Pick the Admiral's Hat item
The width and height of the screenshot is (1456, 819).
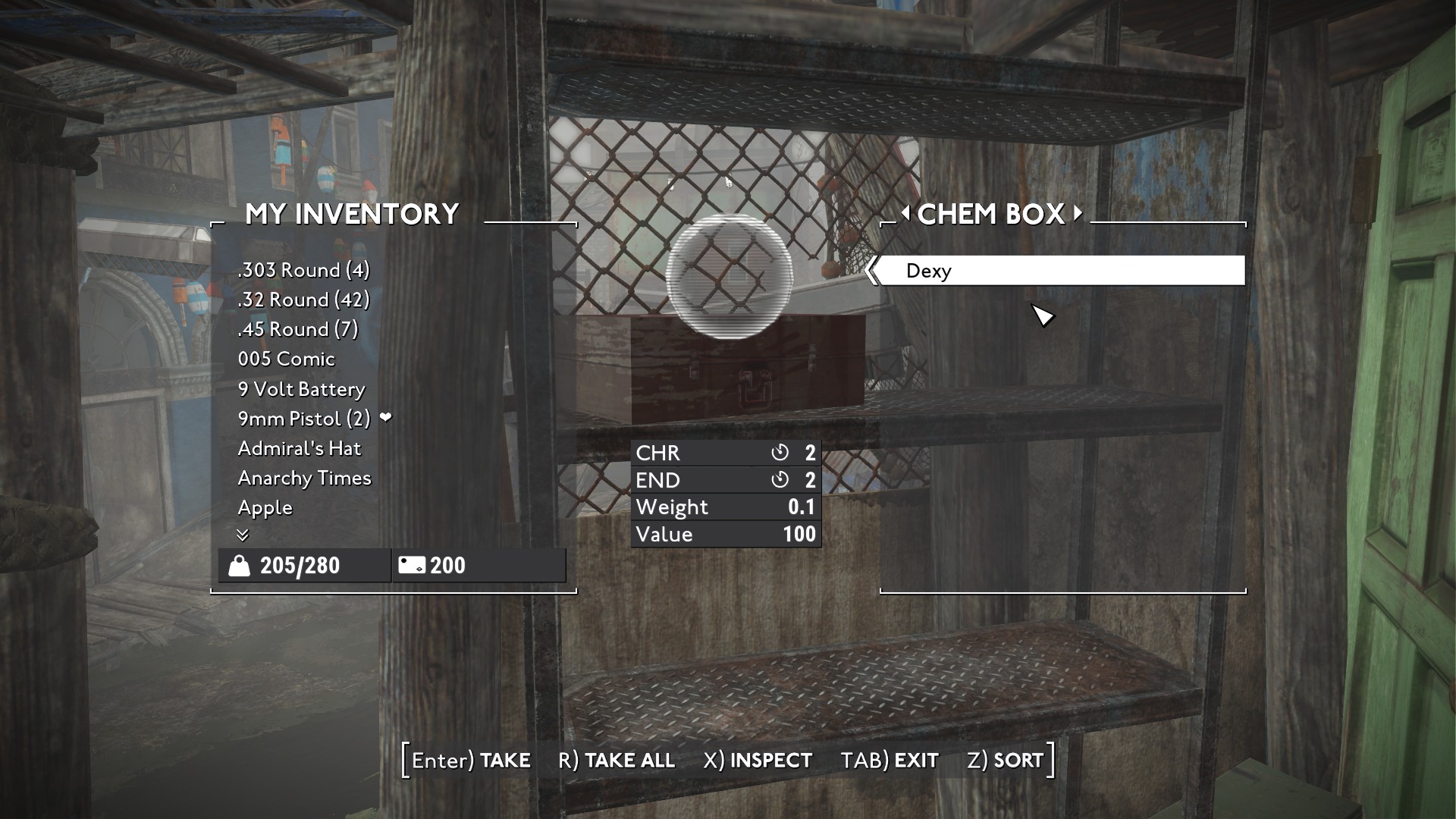click(x=299, y=448)
